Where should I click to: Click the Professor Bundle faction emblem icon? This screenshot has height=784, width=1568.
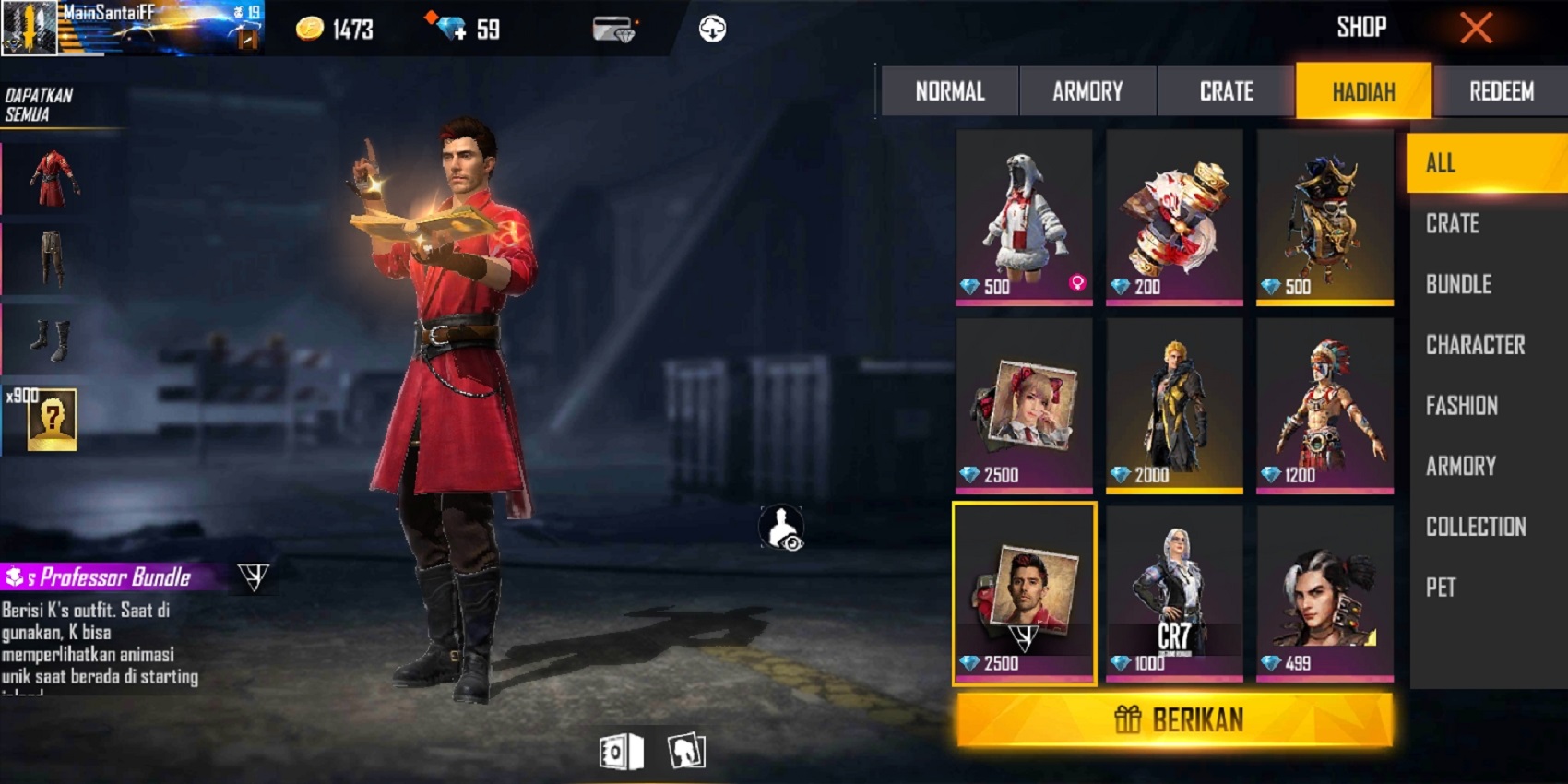pos(255,578)
